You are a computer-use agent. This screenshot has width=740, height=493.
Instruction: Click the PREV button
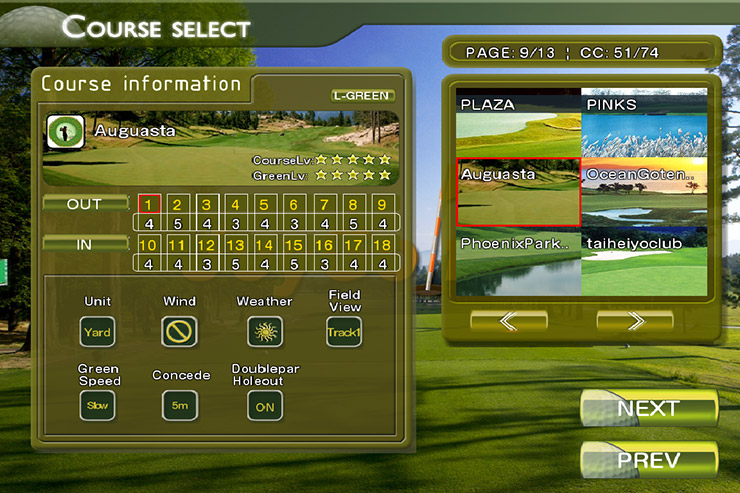[649, 461]
